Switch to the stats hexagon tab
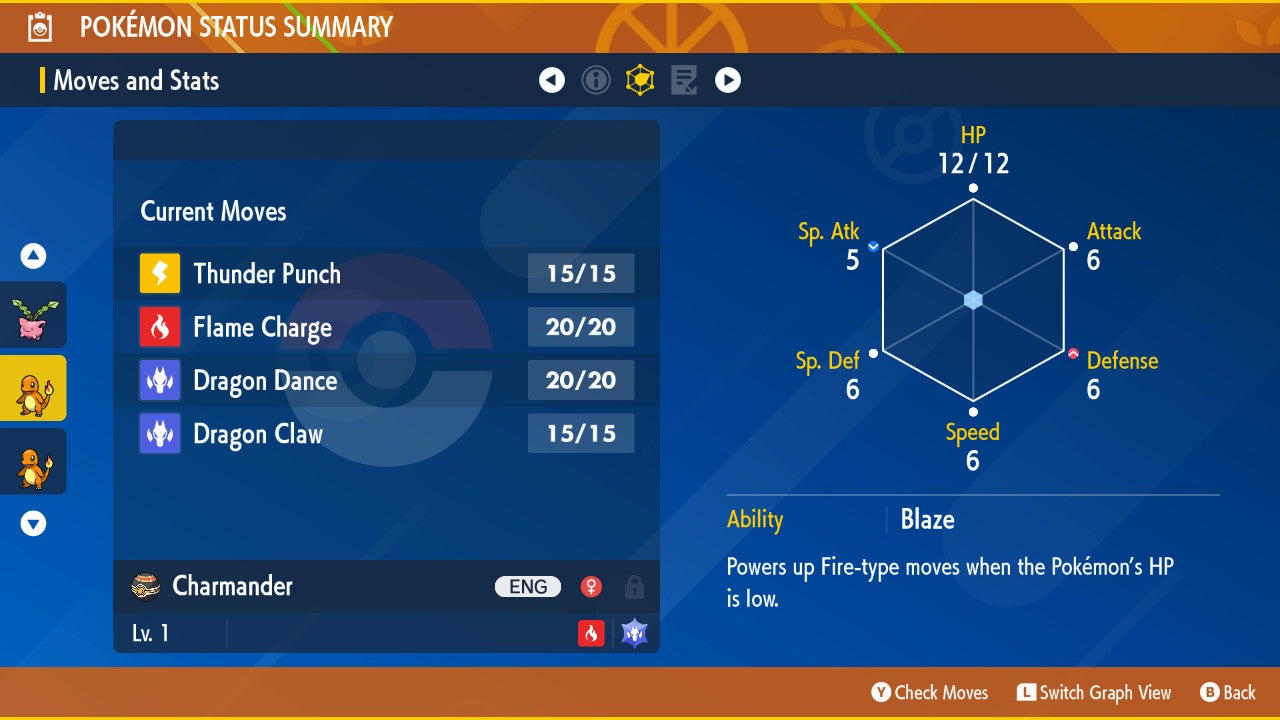 [640, 80]
